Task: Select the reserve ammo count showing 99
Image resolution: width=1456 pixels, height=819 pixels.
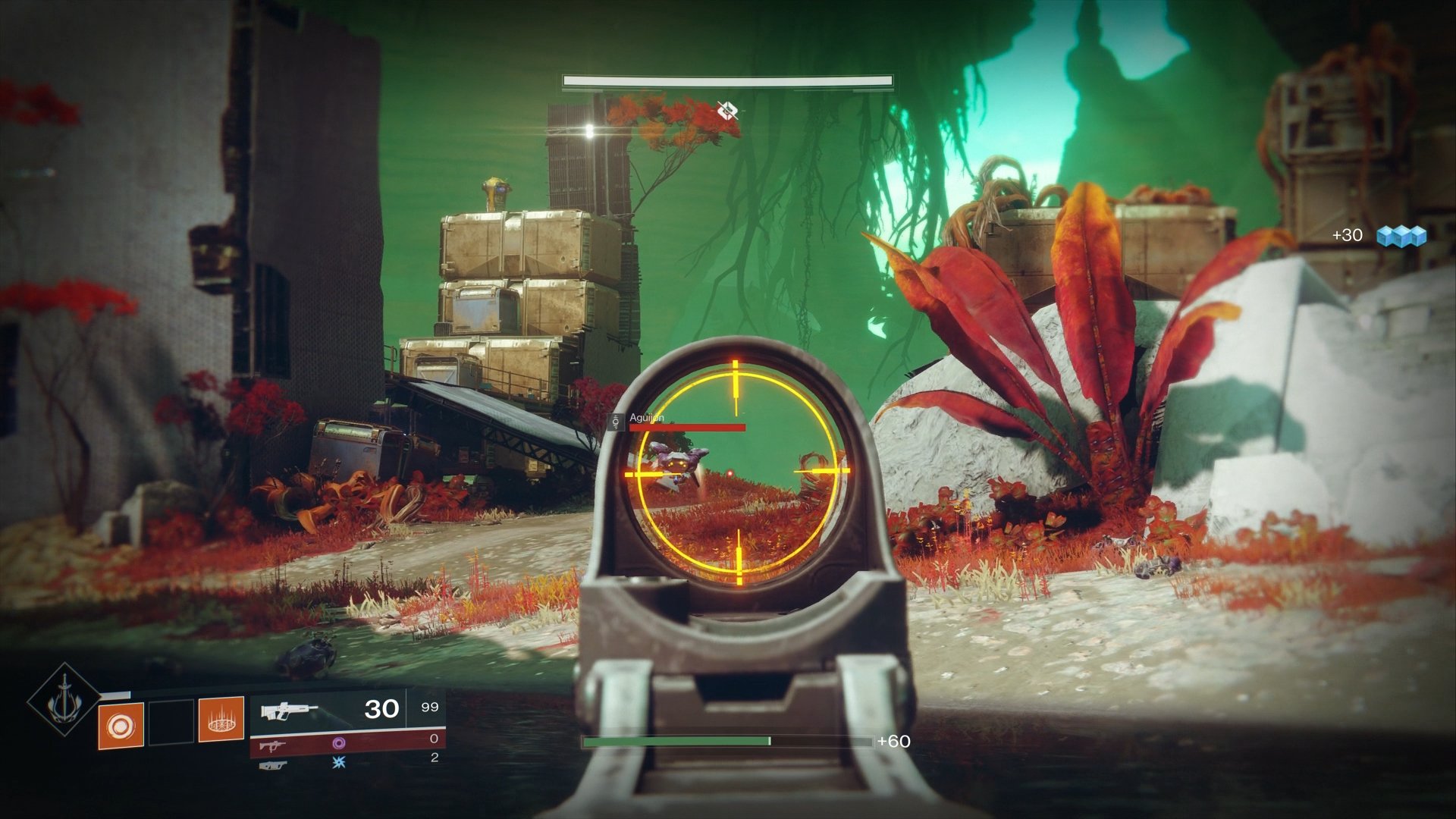Action: [430, 708]
